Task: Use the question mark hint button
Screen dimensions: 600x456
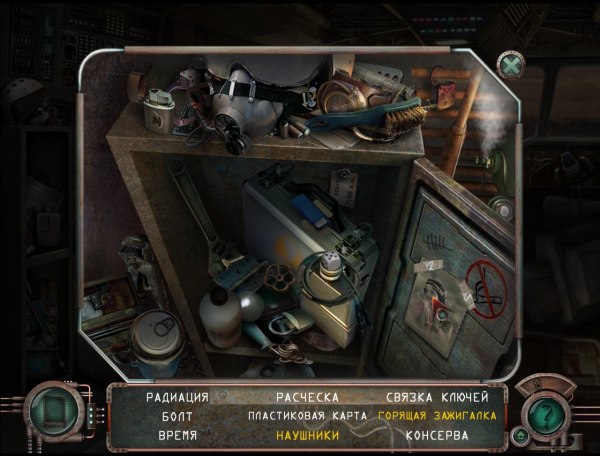Action: [545, 411]
